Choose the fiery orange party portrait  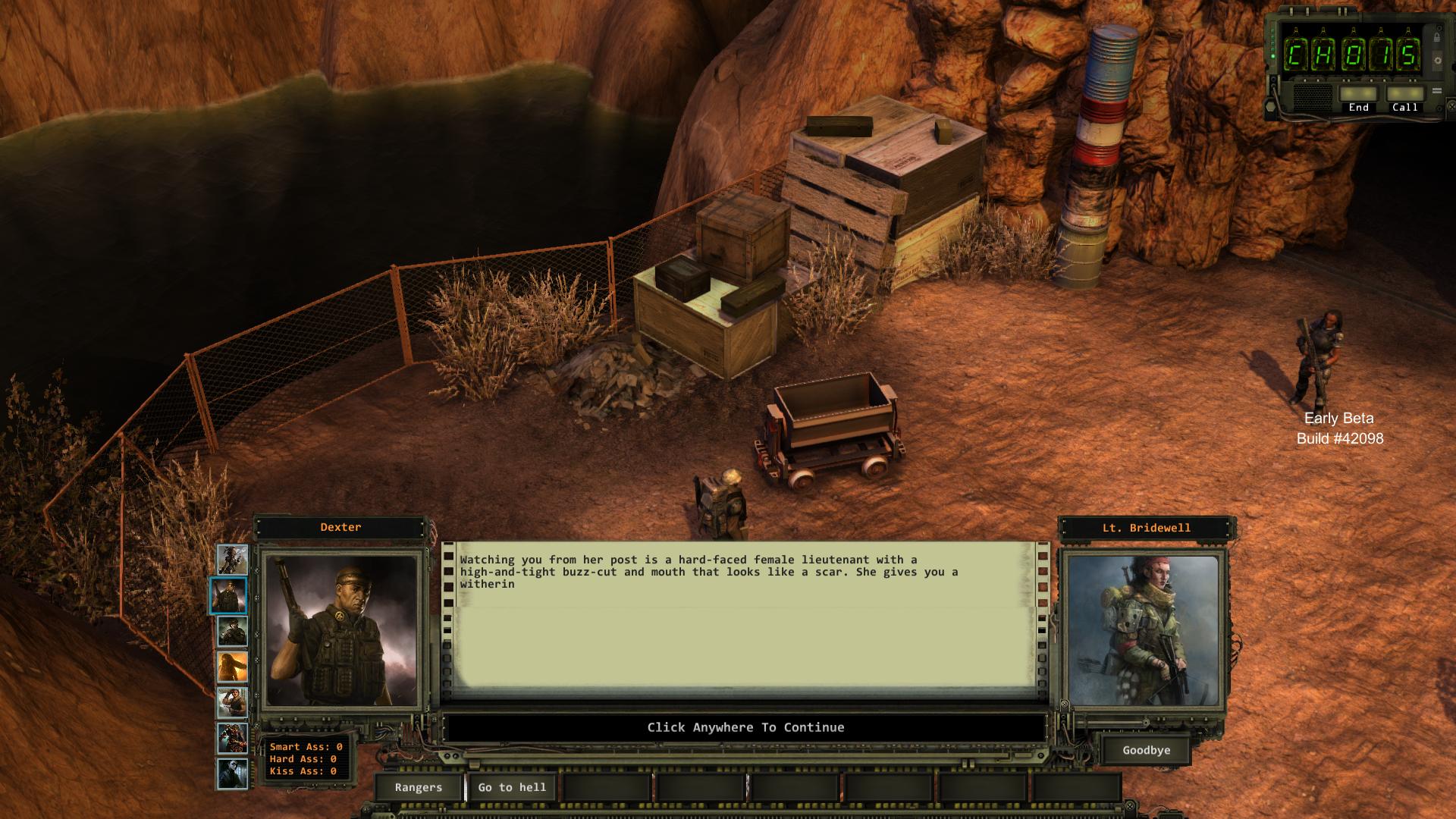232,667
